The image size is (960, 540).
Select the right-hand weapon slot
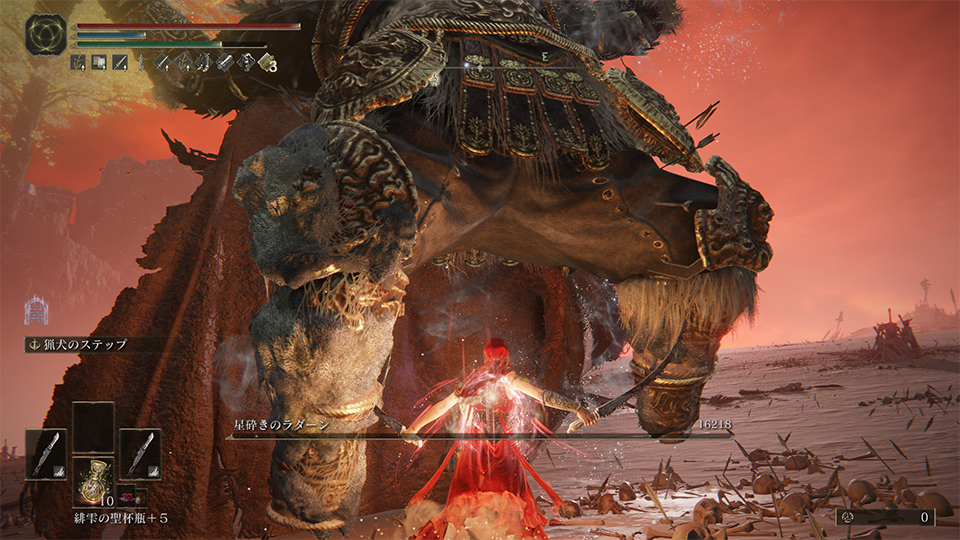(x=140, y=455)
